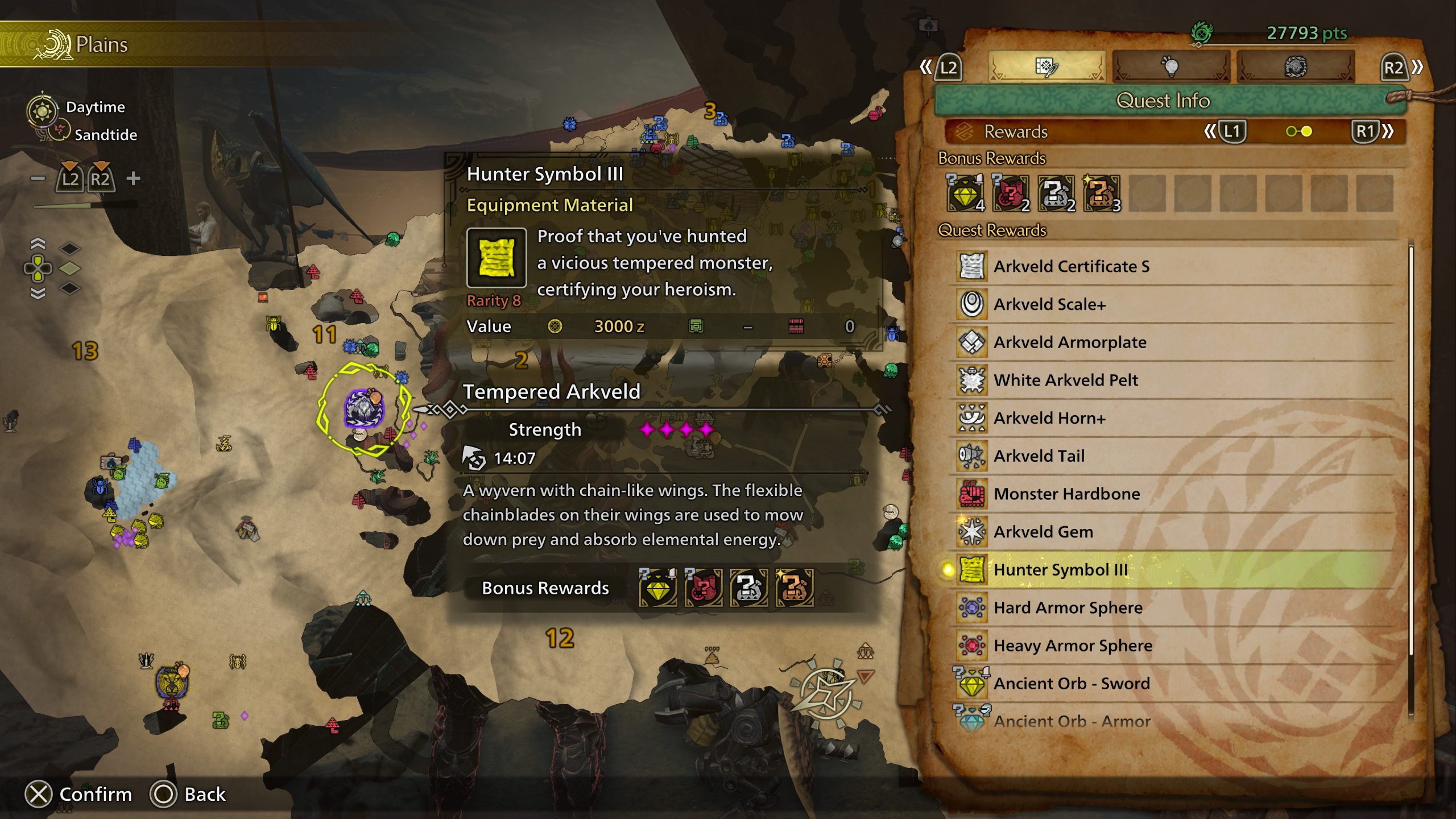
Task: Select the Heavy Armor Sphere reward
Action: [x=1073, y=646]
